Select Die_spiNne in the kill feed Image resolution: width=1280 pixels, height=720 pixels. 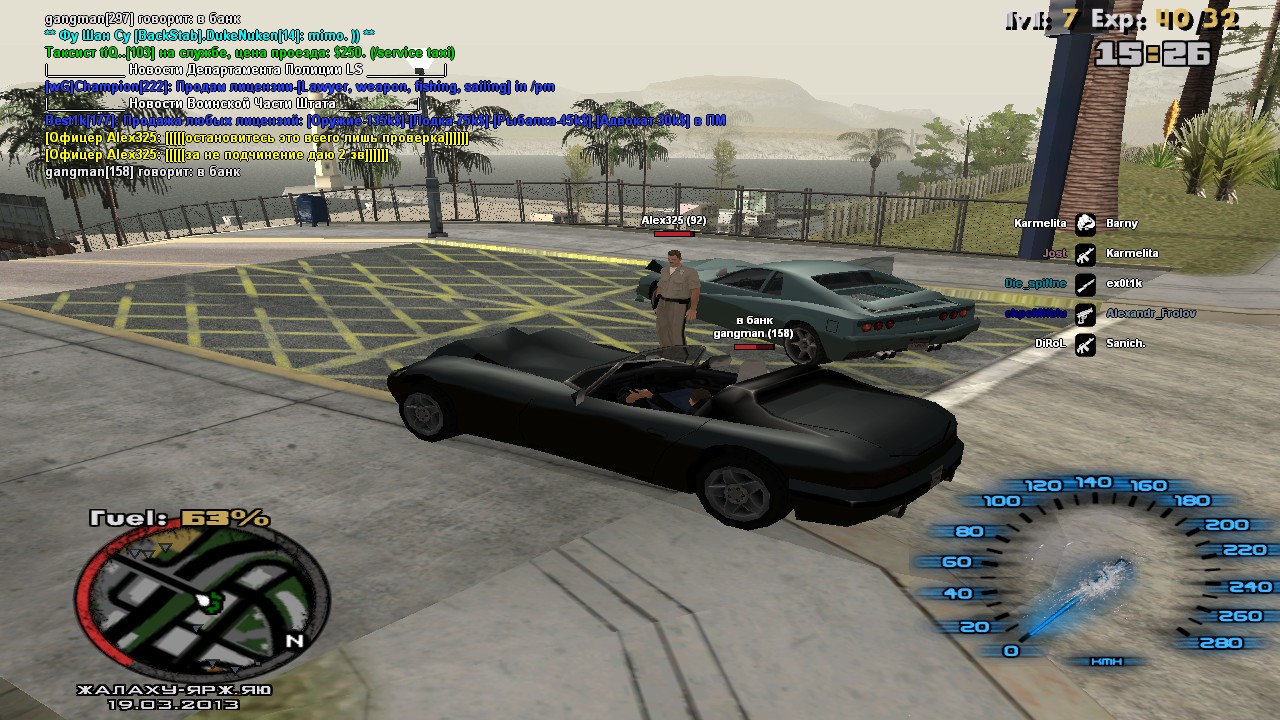click(1035, 284)
